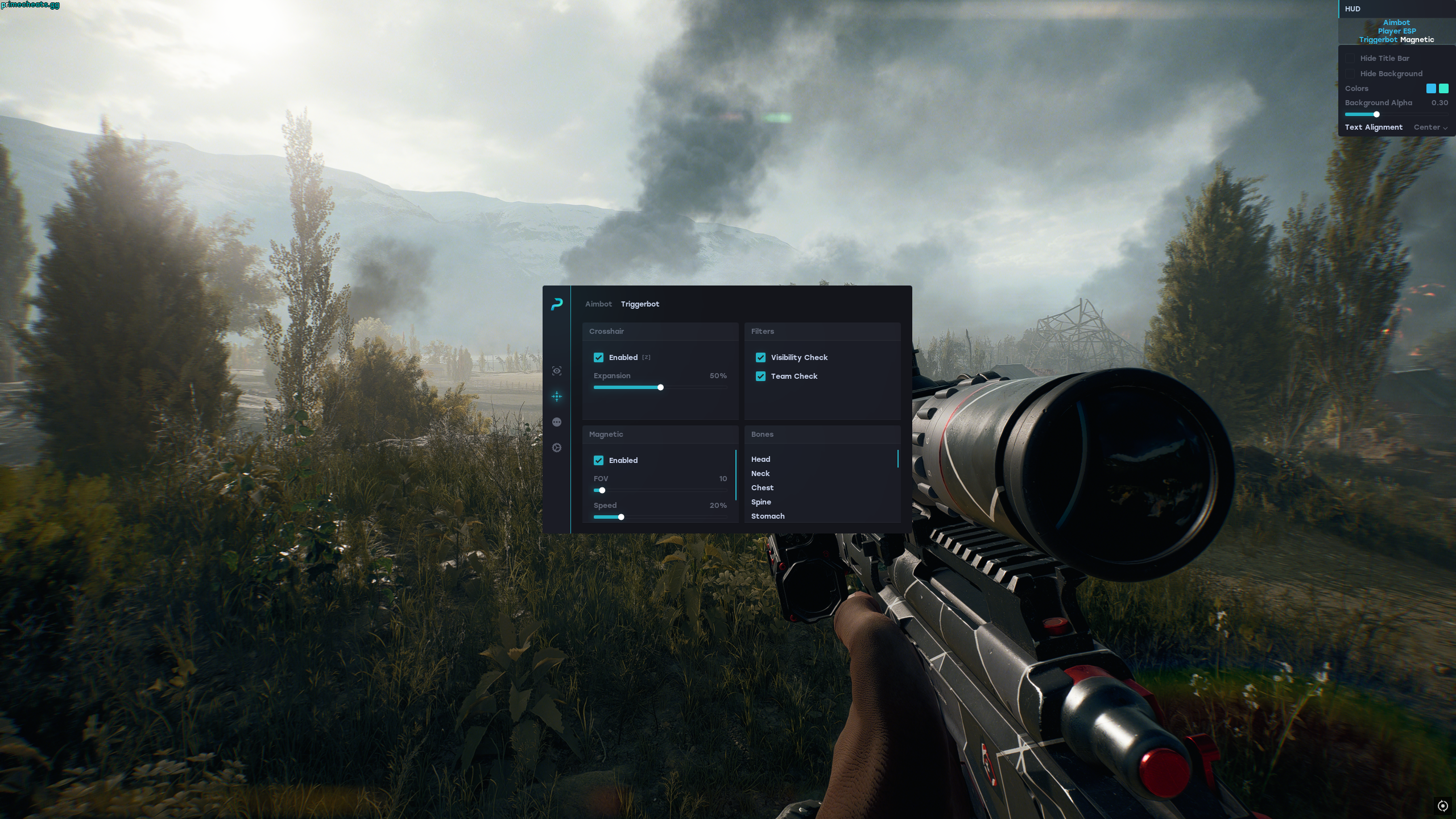
Task: Open the Text Alignment dropdown
Action: (1430, 127)
